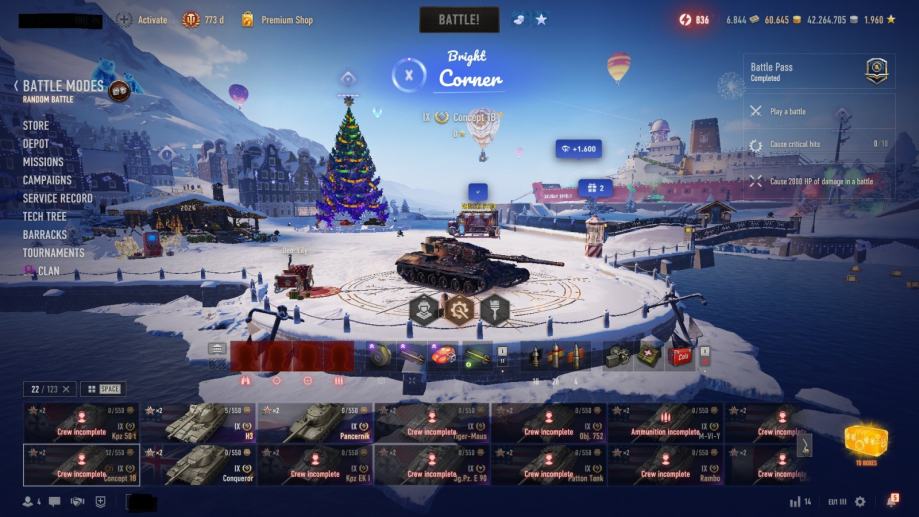Viewport: 919px width, 517px height.
Task: View the Missions screen
Action: click(43, 162)
